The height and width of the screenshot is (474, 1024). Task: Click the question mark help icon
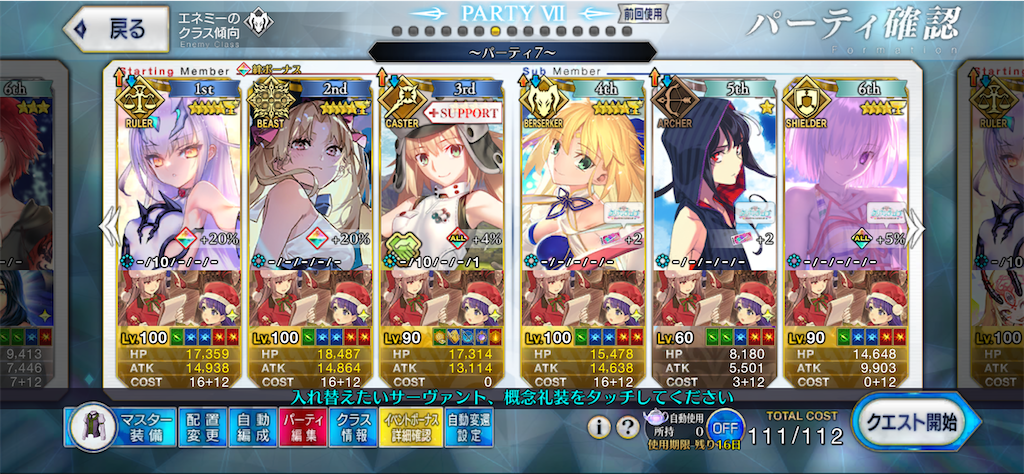(628, 428)
